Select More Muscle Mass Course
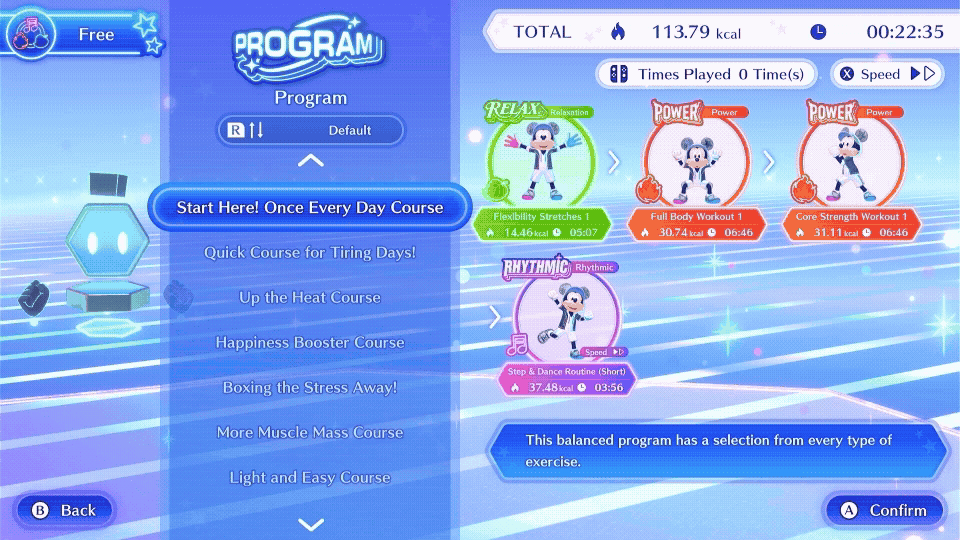The width and height of the screenshot is (960, 540). click(310, 433)
